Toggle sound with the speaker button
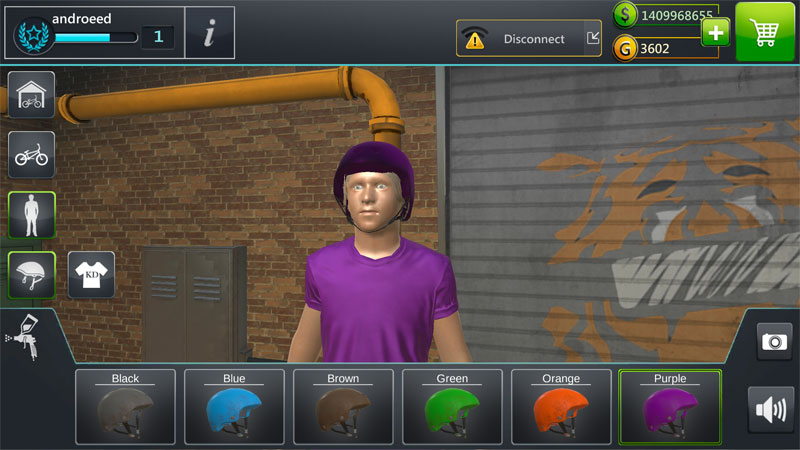The height and width of the screenshot is (450, 800). (x=771, y=409)
